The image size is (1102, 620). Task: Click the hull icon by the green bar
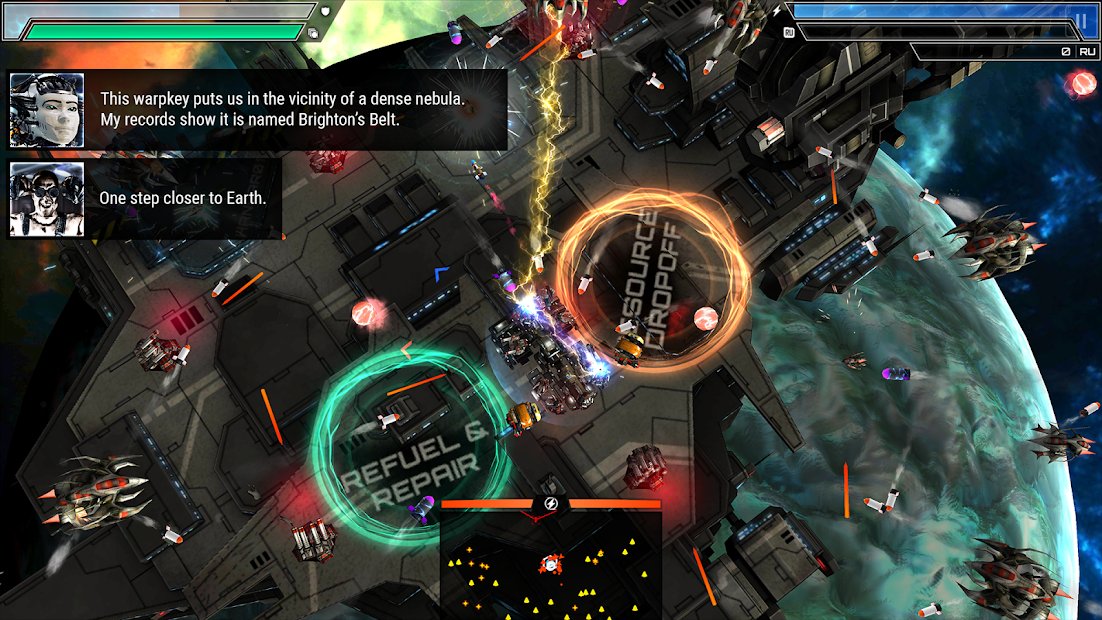(x=313, y=32)
